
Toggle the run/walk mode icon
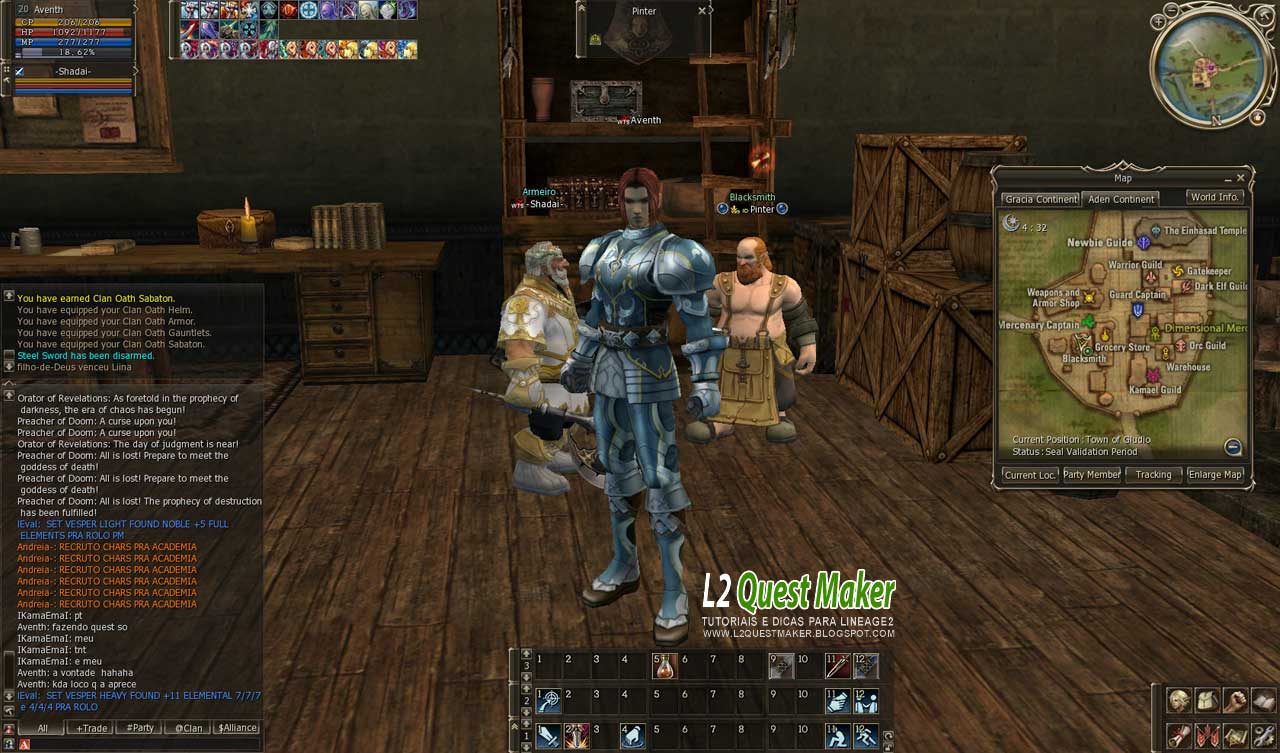click(865, 737)
